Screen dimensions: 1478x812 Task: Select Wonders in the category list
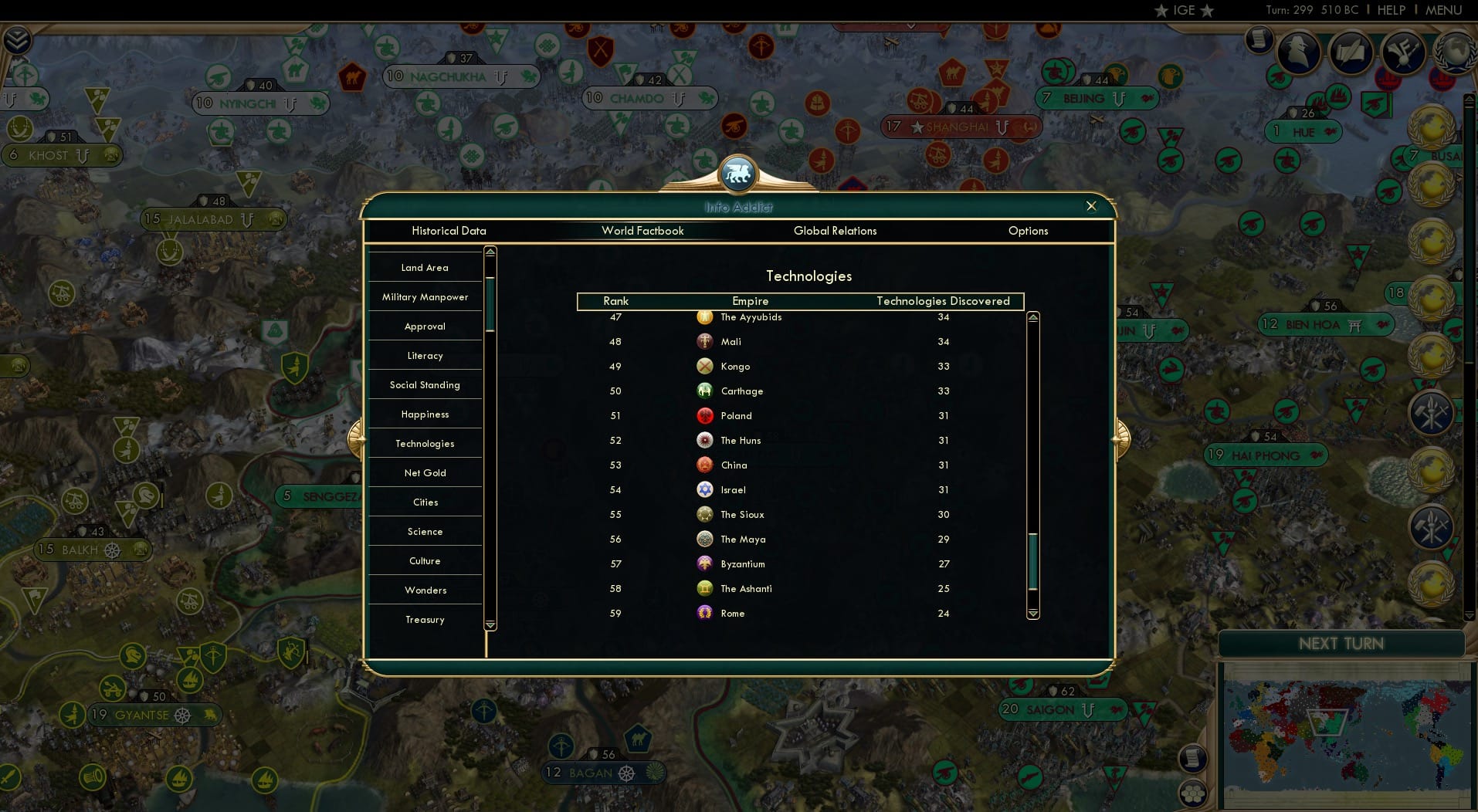click(x=425, y=590)
